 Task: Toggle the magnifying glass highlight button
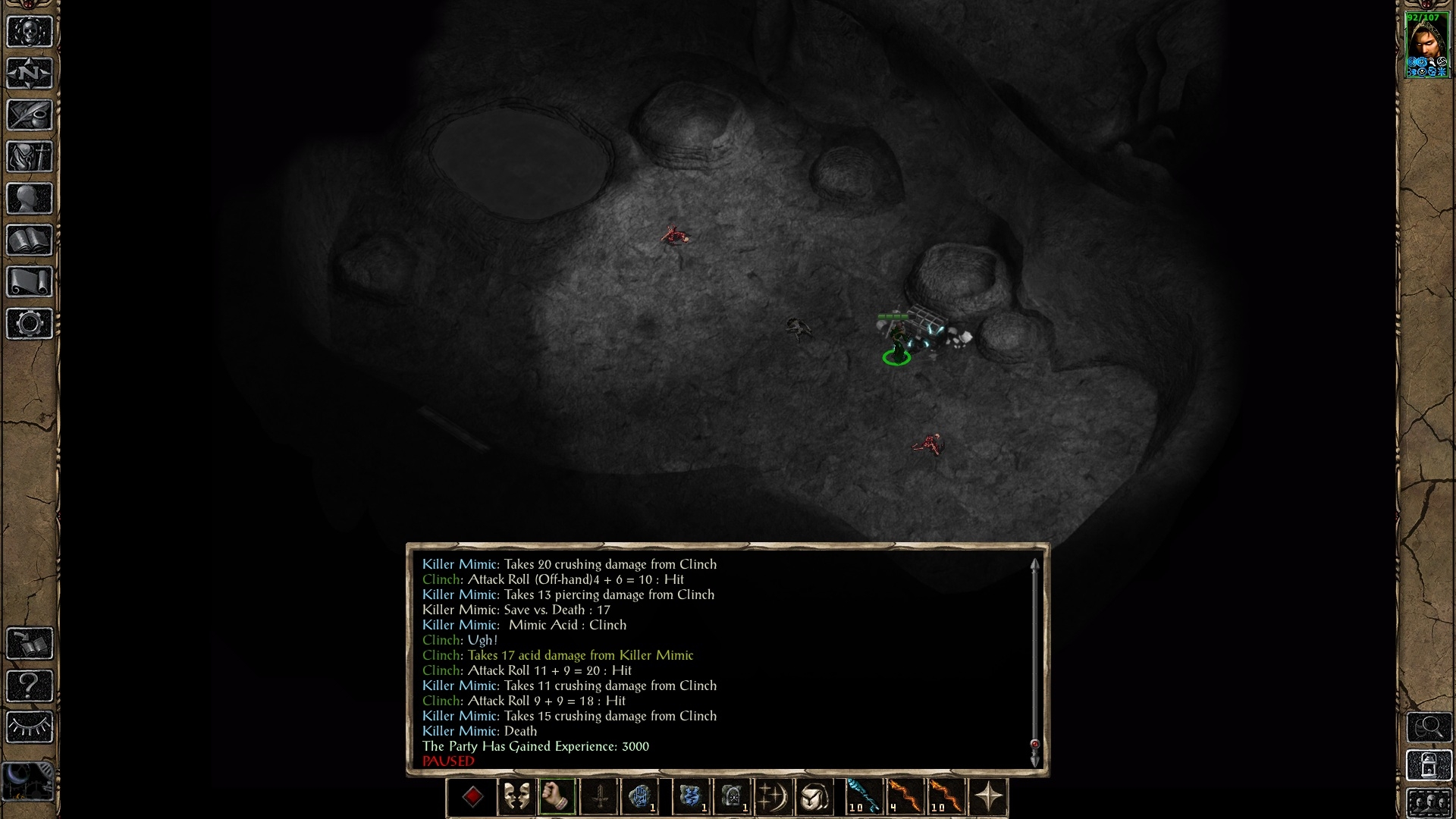click(1429, 727)
